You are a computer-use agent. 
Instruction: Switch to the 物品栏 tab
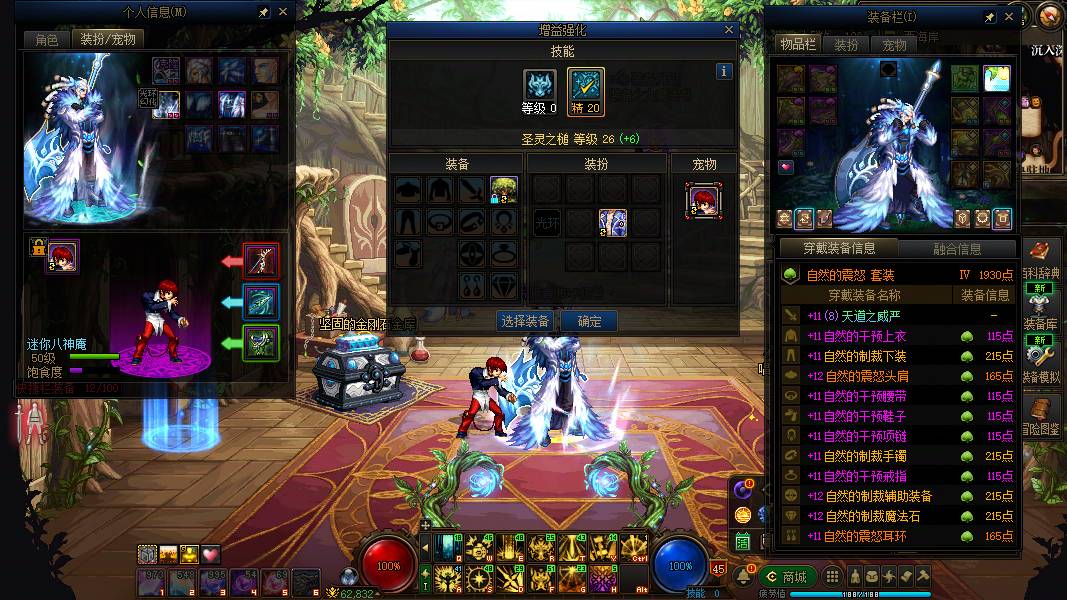point(798,45)
